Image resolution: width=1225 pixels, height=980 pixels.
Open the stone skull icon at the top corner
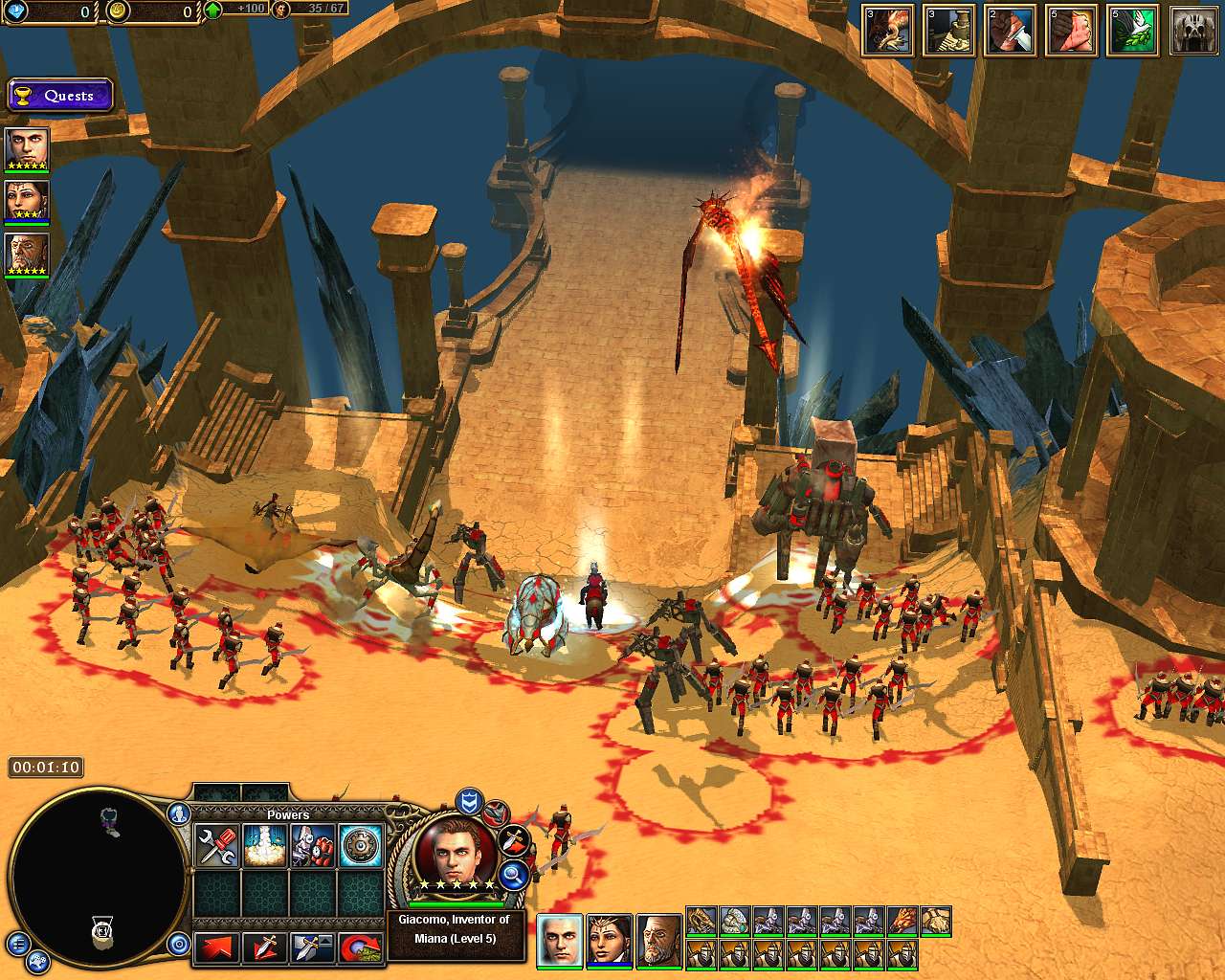[1193, 31]
